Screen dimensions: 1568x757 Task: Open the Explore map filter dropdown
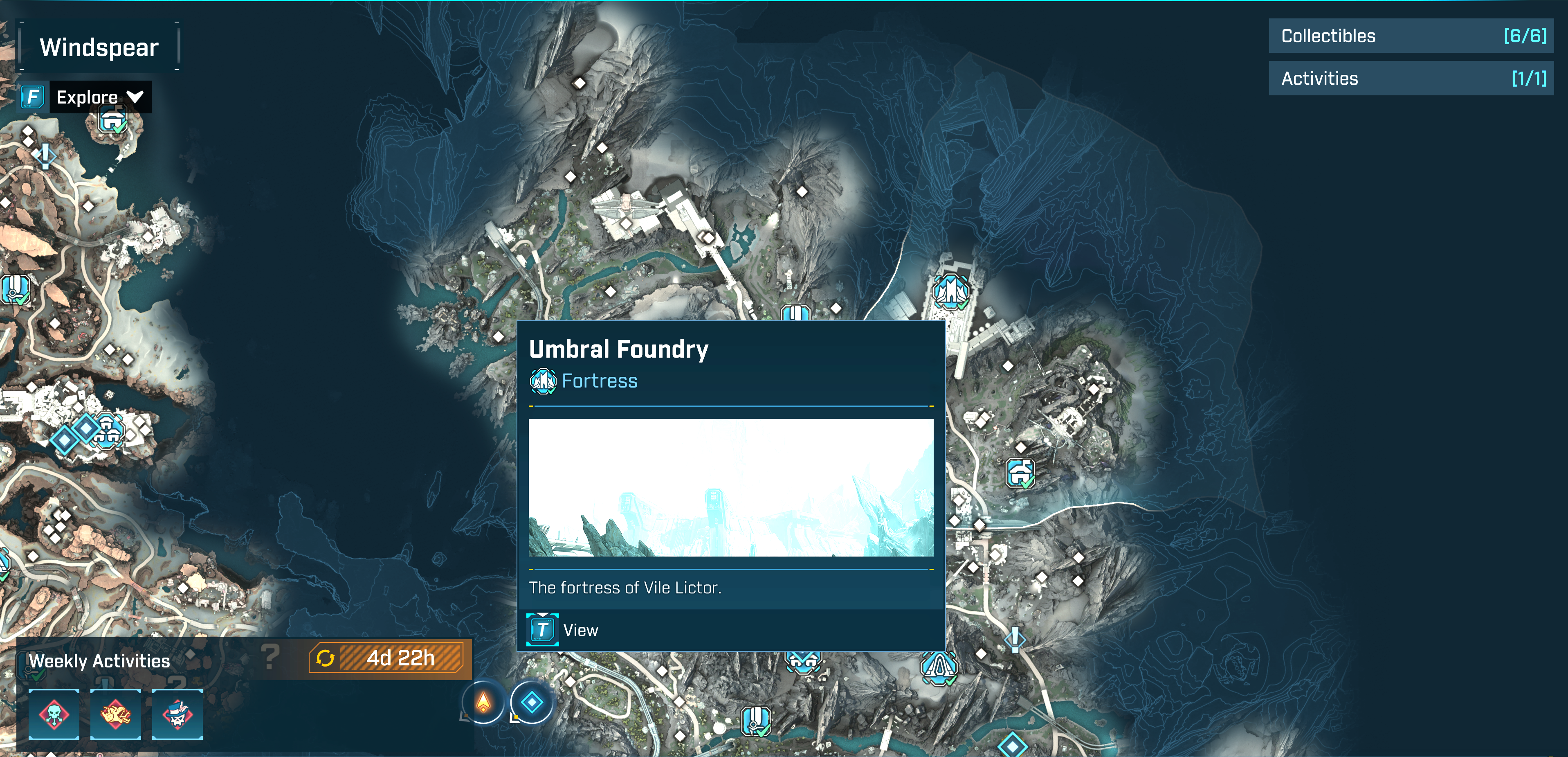click(100, 97)
